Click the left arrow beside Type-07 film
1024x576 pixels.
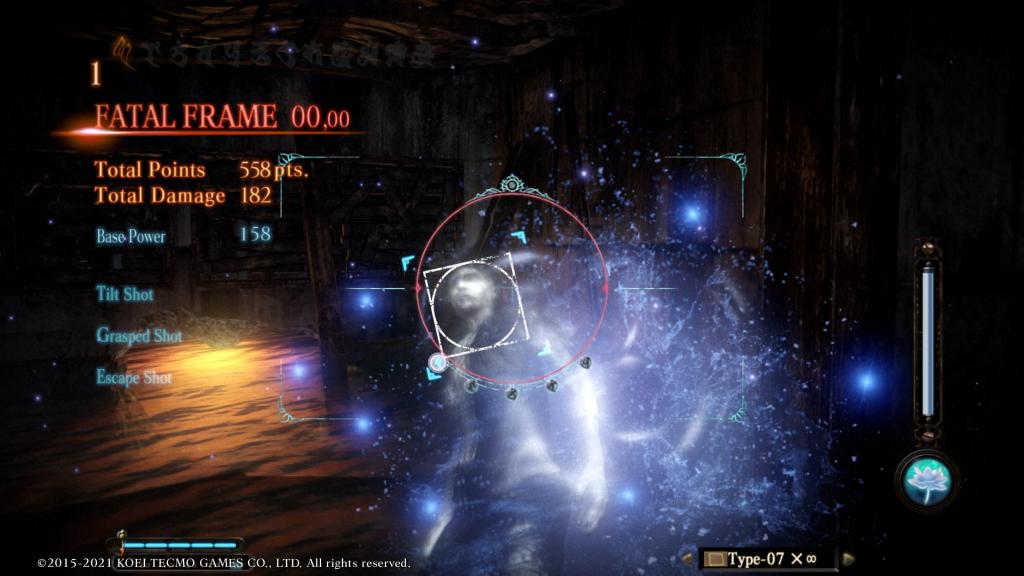[688, 558]
